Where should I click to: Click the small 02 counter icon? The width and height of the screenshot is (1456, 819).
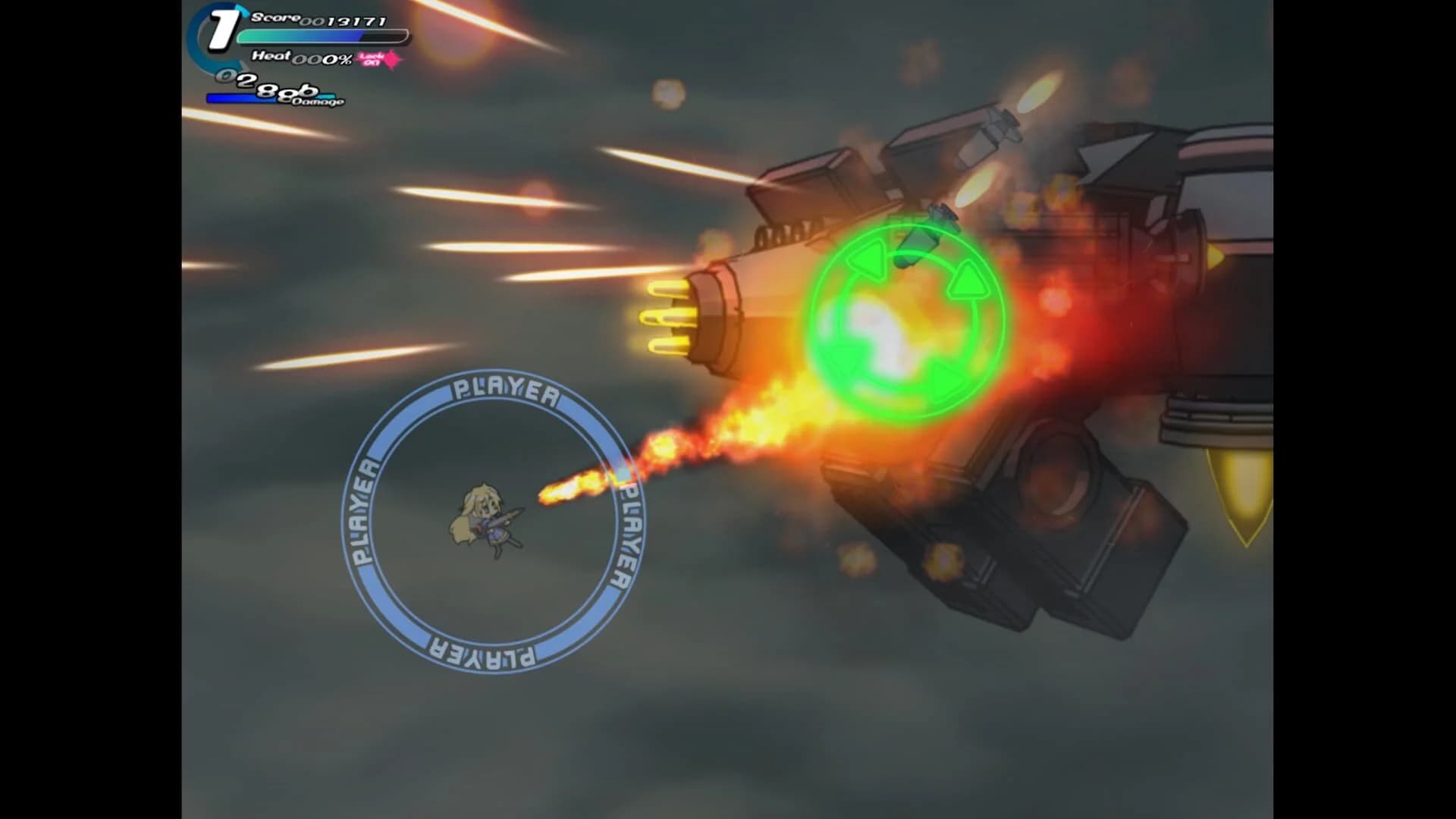[x=226, y=75]
